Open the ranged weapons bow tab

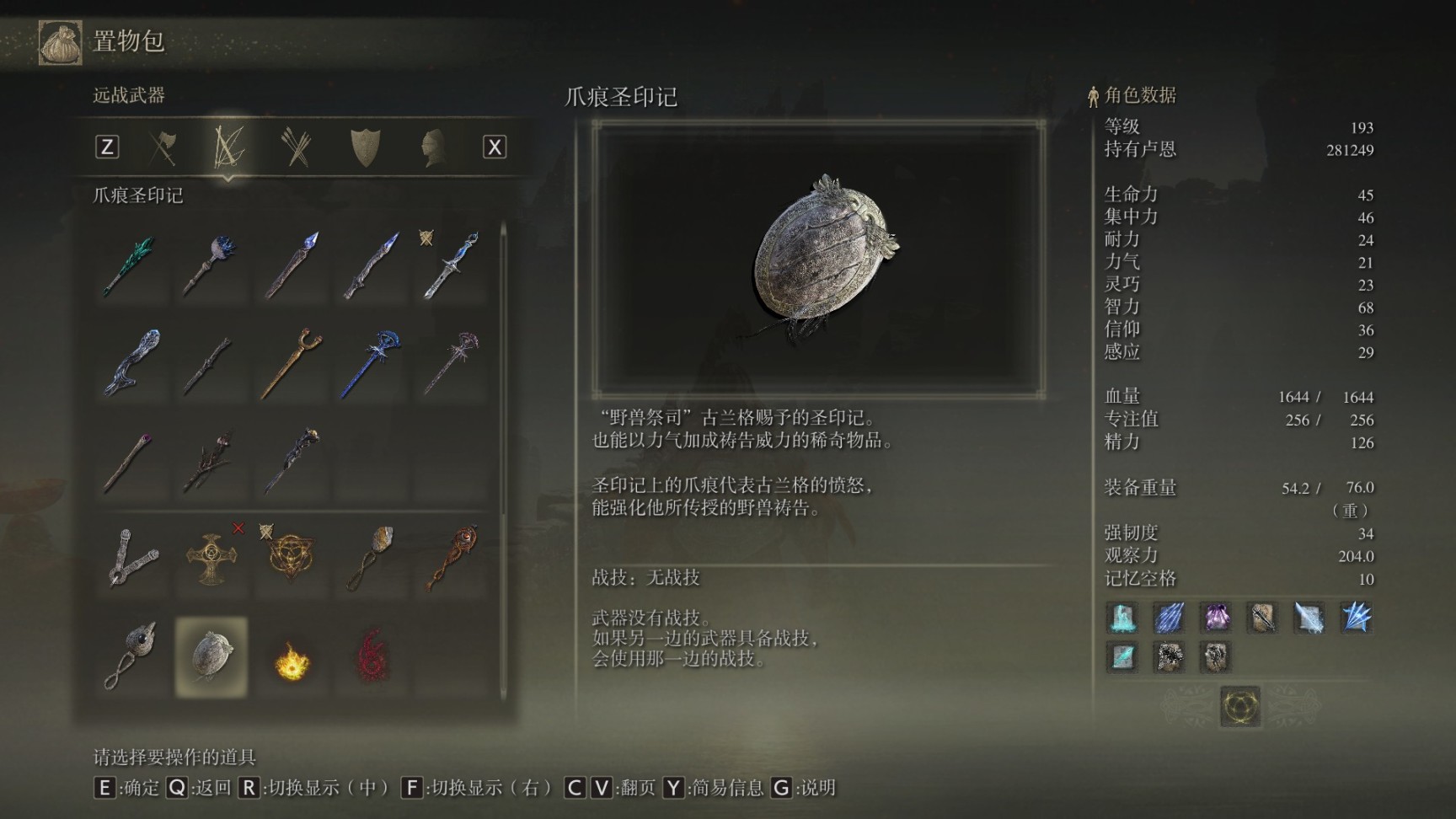(228, 147)
